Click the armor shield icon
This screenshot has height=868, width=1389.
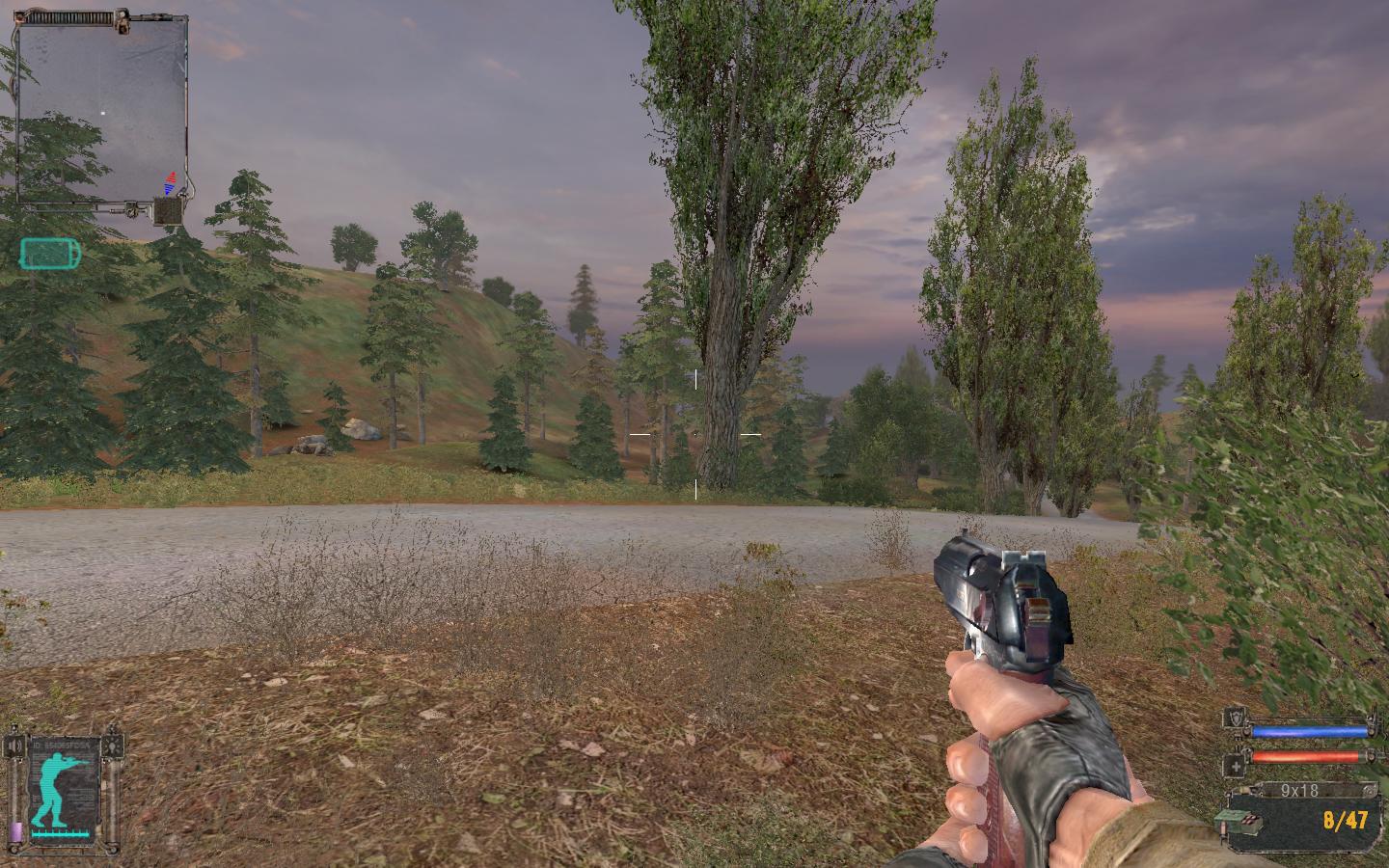pyautogui.click(x=1236, y=719)
